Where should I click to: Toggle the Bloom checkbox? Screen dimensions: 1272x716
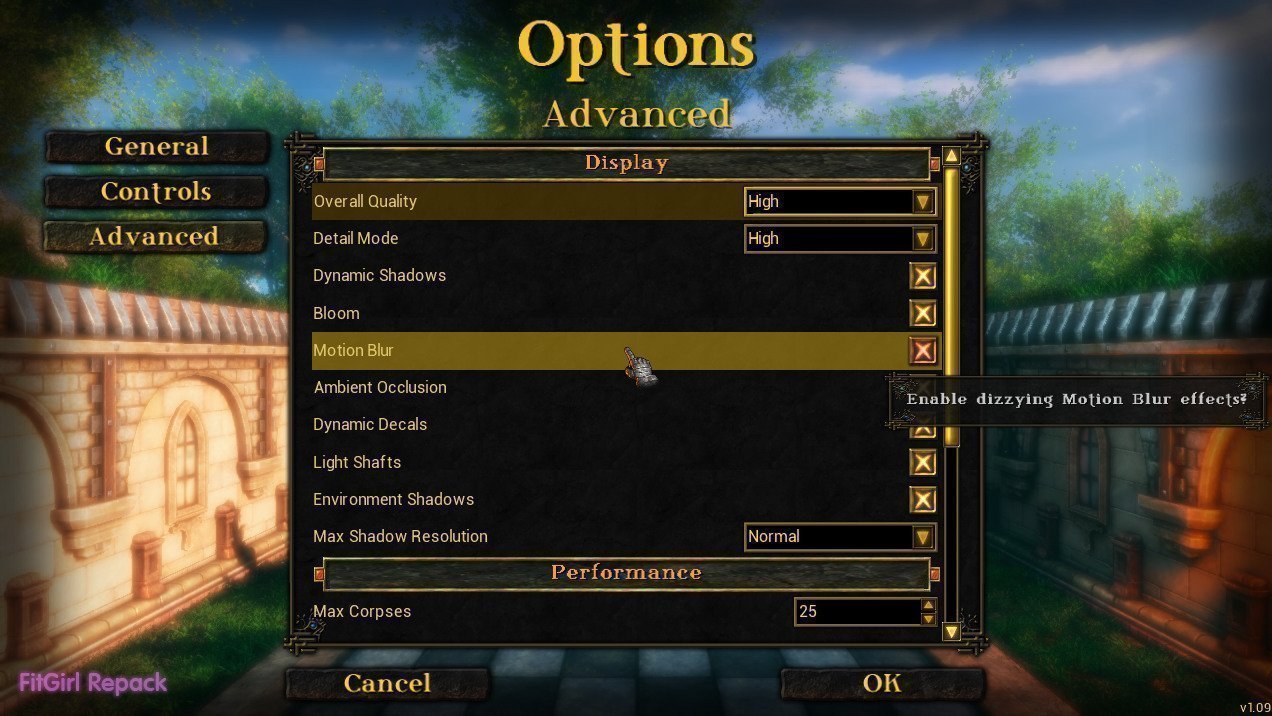[x=922, y=314]
